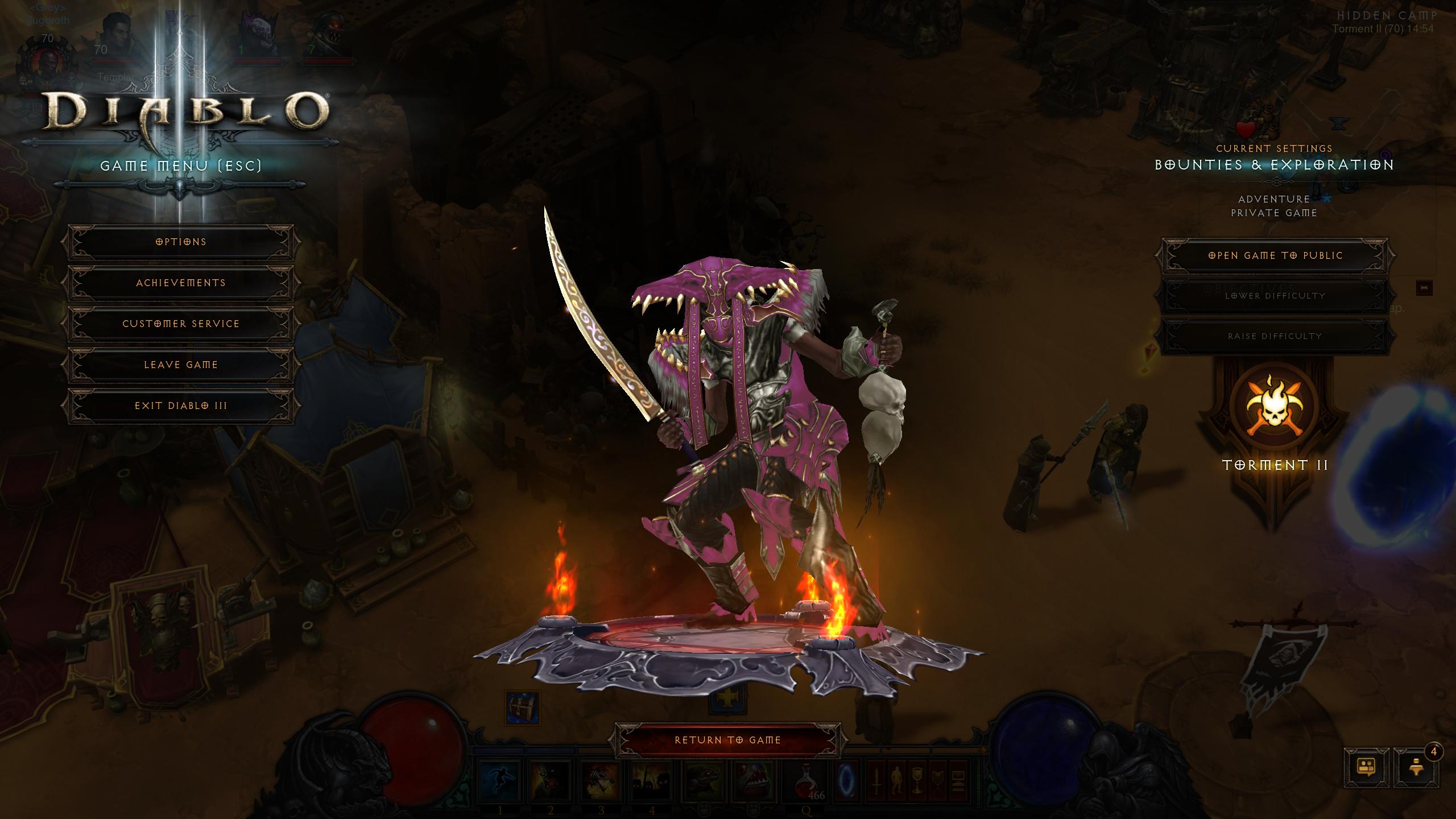Click the computer icon in the menu bar
This screenshot has width=1456, height=819.
point(957,781)
